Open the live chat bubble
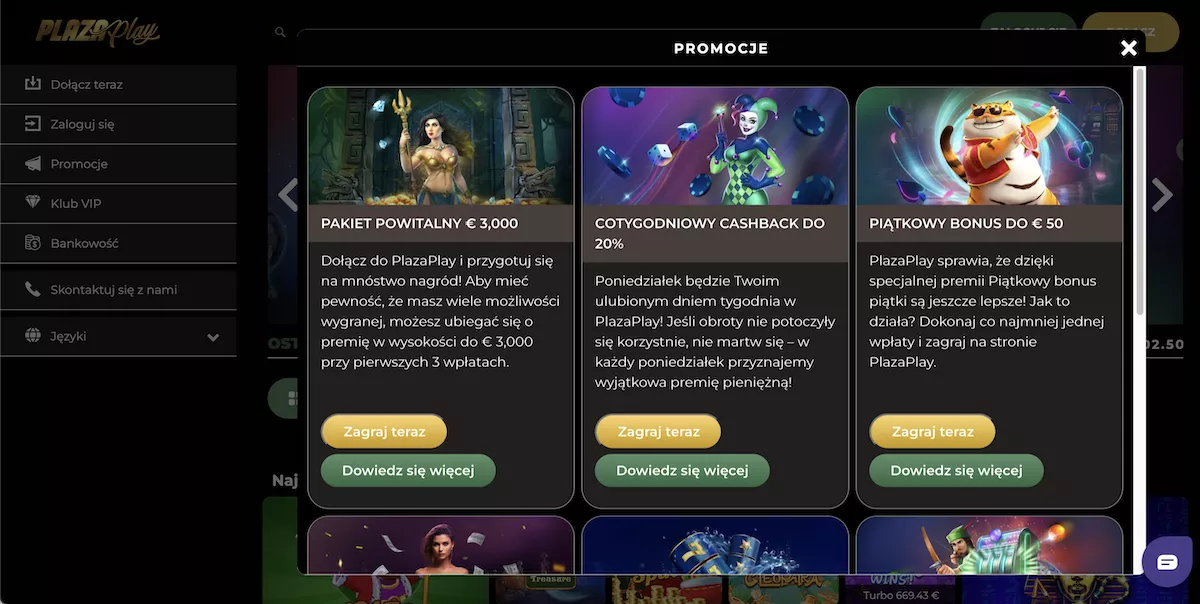The image size is (1200, 604). 1167,562
